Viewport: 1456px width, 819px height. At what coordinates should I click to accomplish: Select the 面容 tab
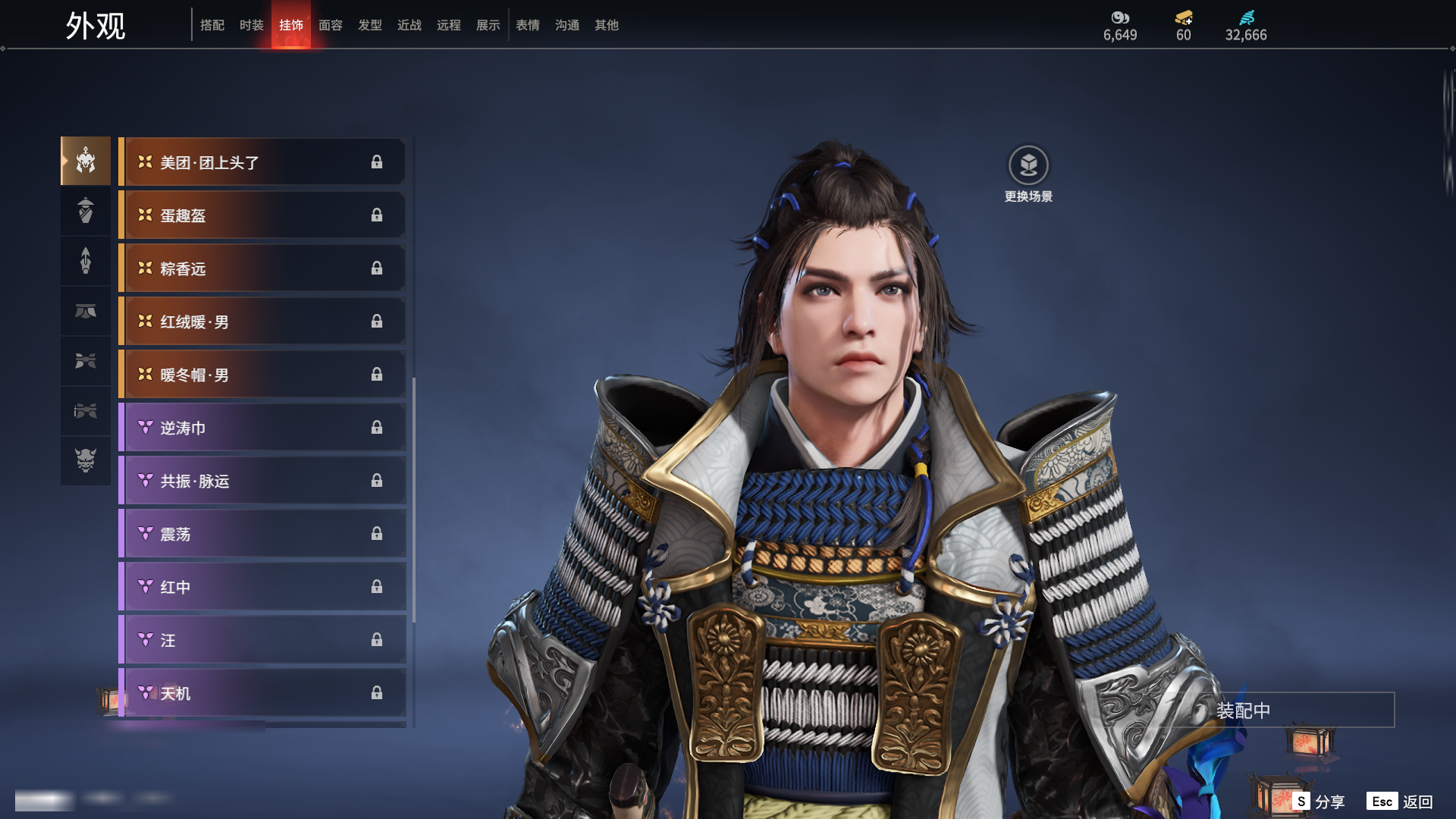click(331, 25)
